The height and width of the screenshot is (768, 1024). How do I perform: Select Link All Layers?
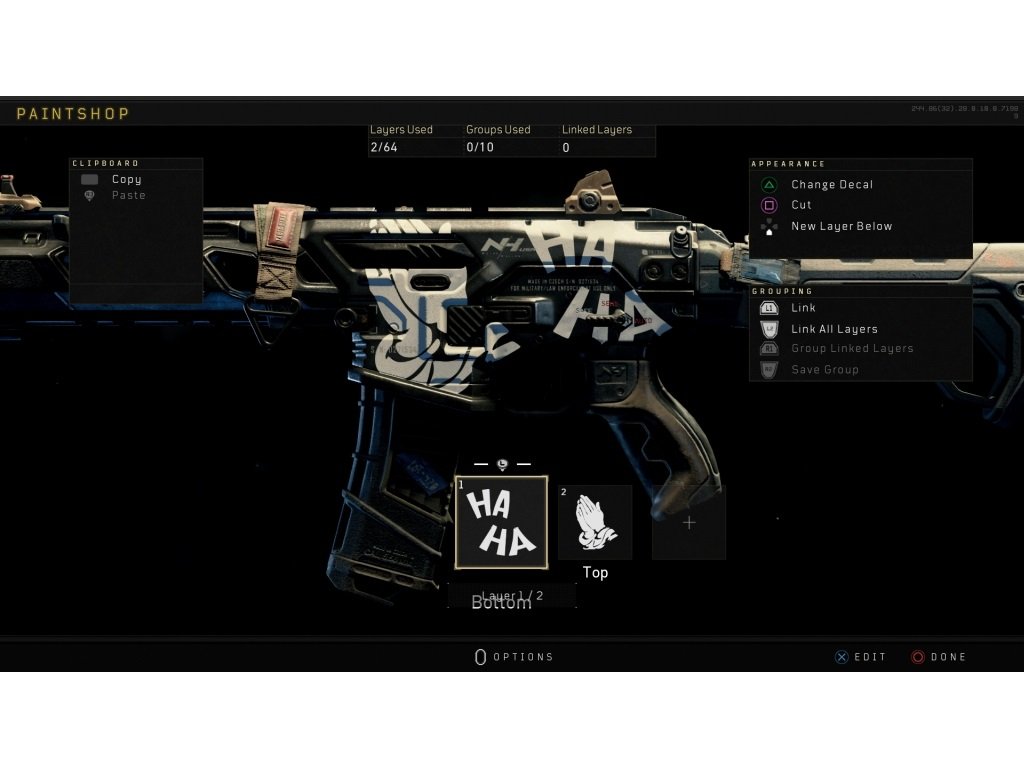point(834,329)
